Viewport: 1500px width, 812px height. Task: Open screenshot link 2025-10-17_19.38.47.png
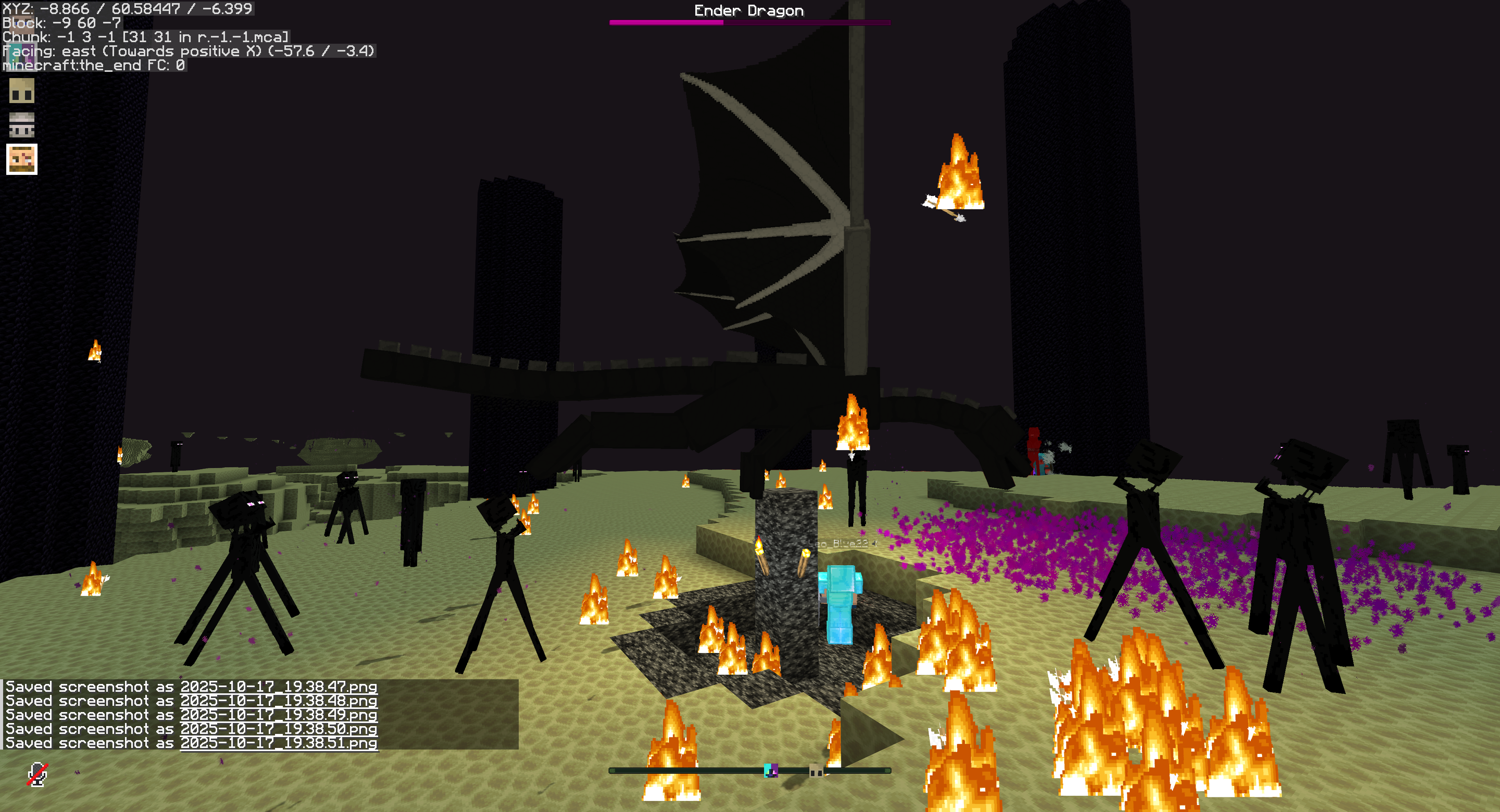tap(279, 687)
